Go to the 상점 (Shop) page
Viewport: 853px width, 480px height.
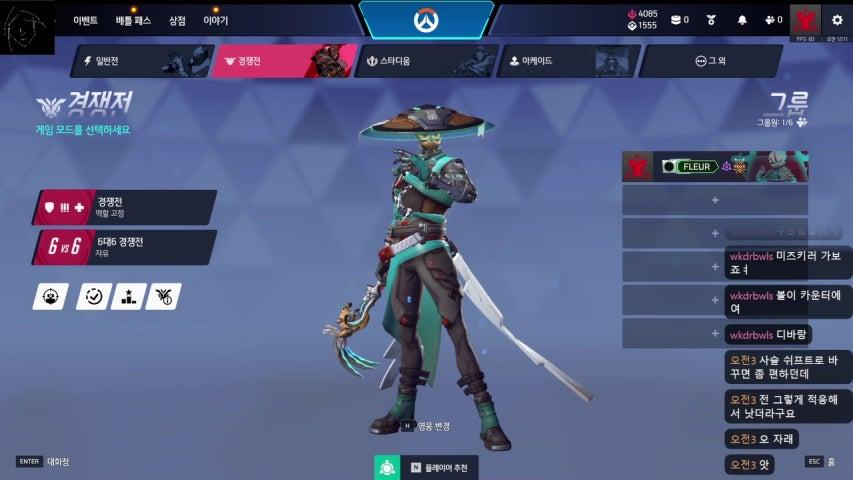click(177, 20)
